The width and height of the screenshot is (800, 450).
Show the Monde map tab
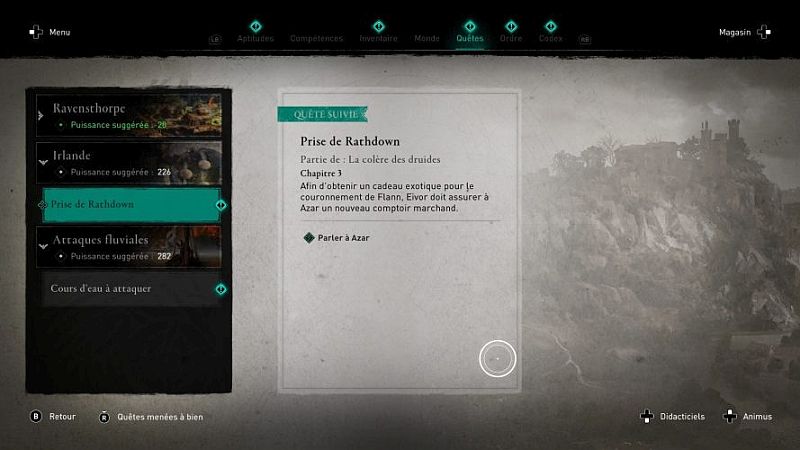pyautogui.click(x=427, y=38)
